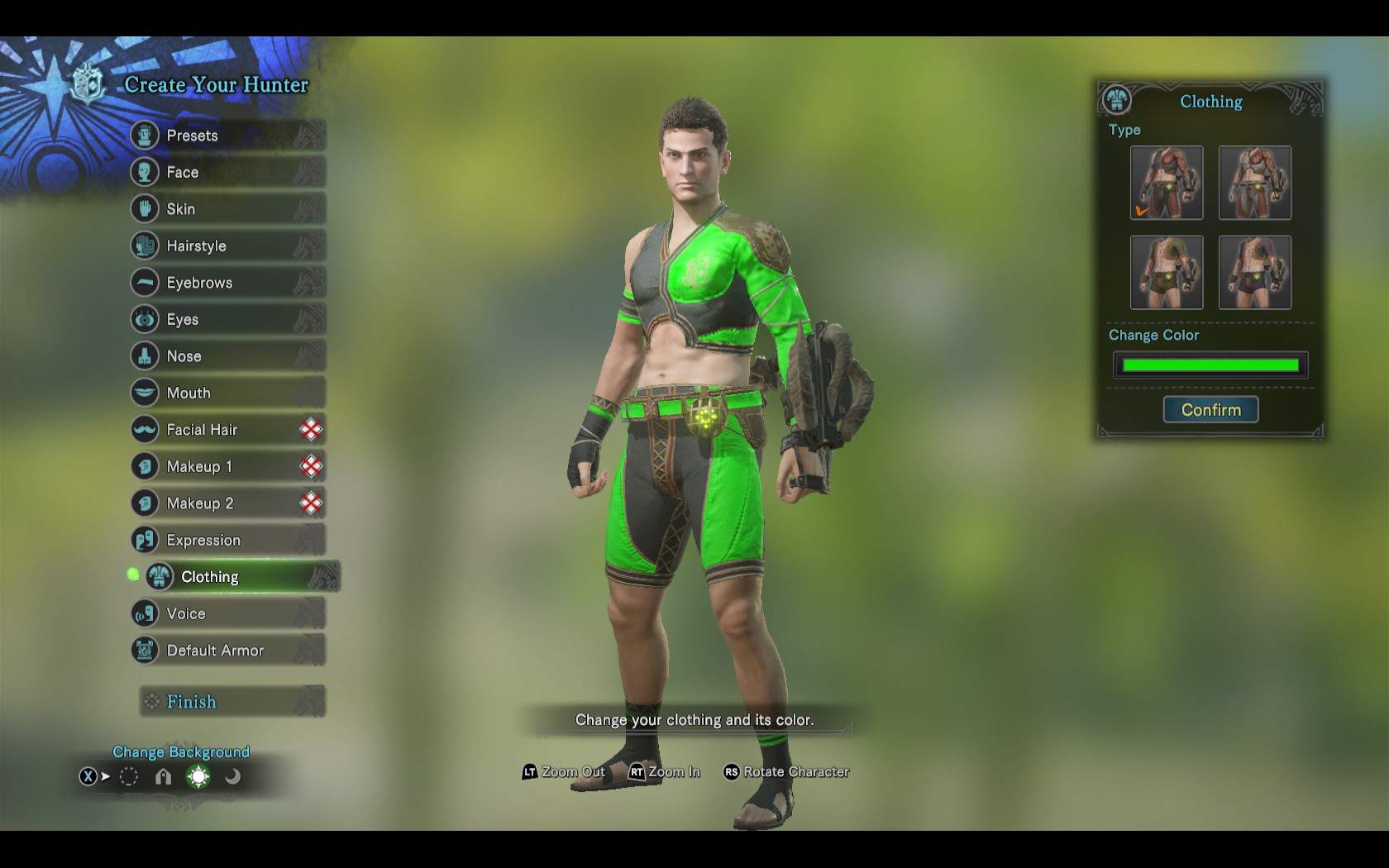1389x868 pixels.
Task: Open the Nose settings
Action: 227,356
